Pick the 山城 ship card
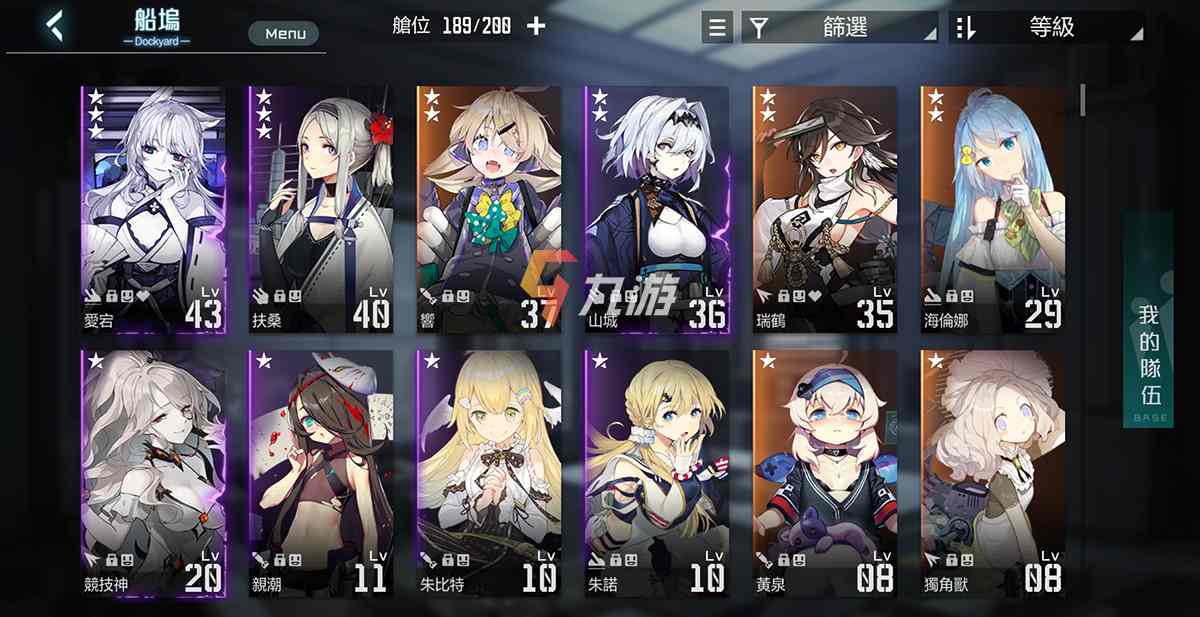Screen dimensions: 1200x617 (657, 210)
